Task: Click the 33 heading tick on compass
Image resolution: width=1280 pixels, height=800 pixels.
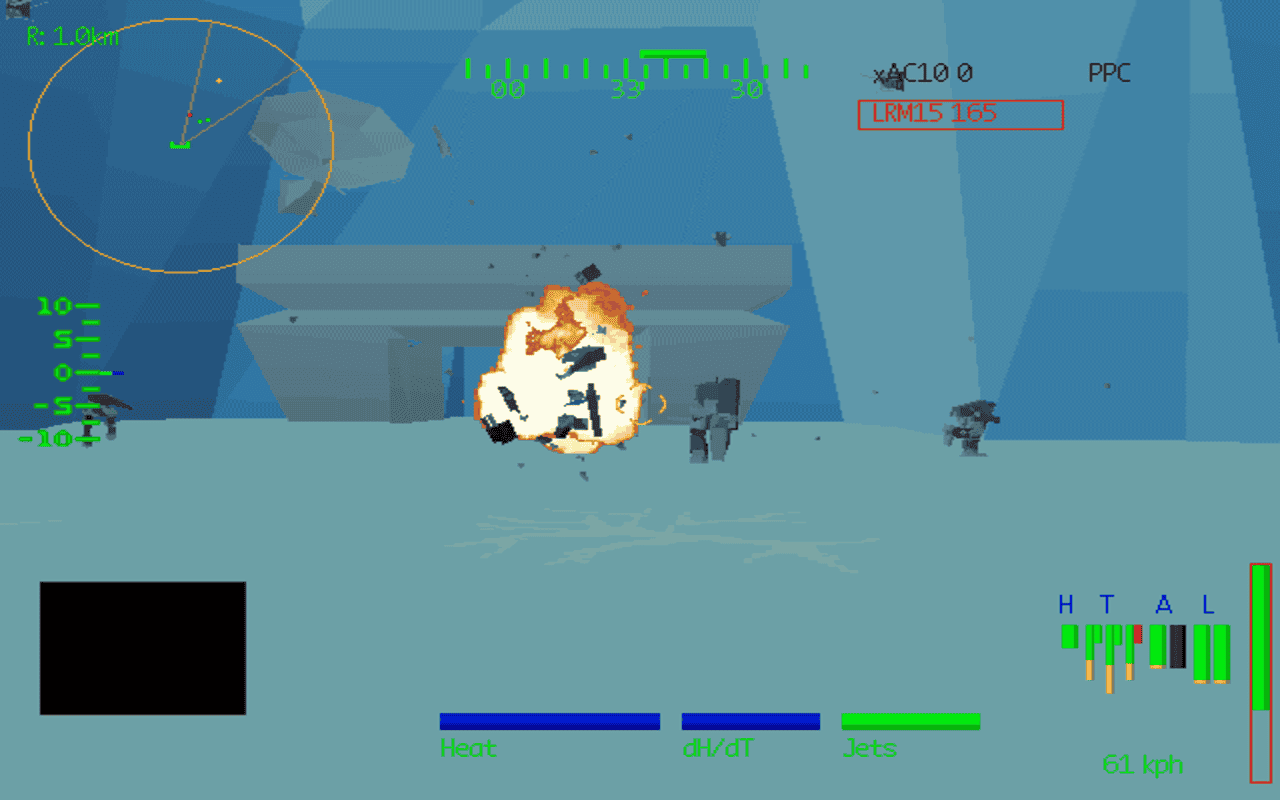Action: [x=626, y=89]
